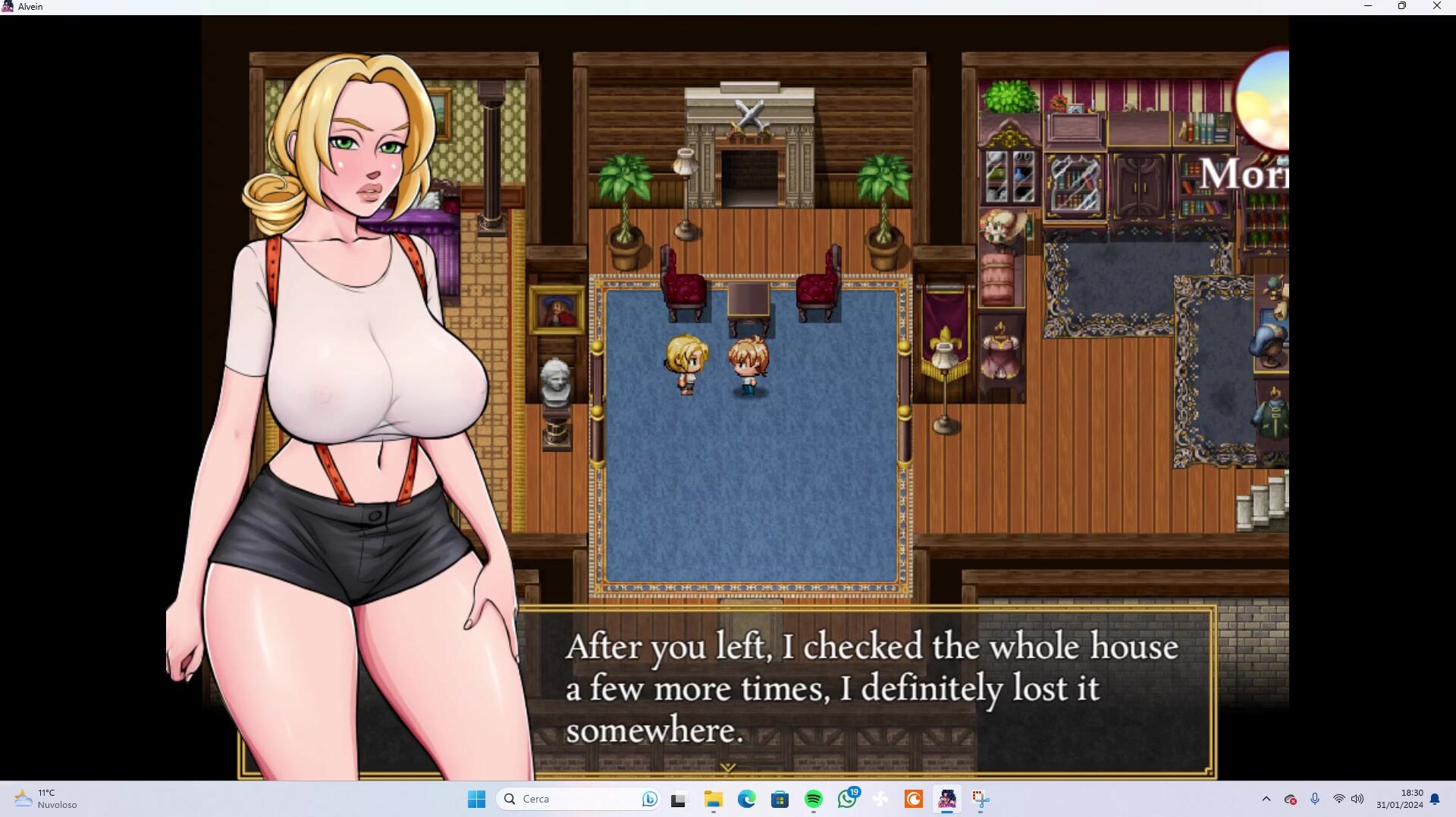Click the dialogue continue arrow indicator
Screen dimensions: 1456x817
tap(727, 768)
